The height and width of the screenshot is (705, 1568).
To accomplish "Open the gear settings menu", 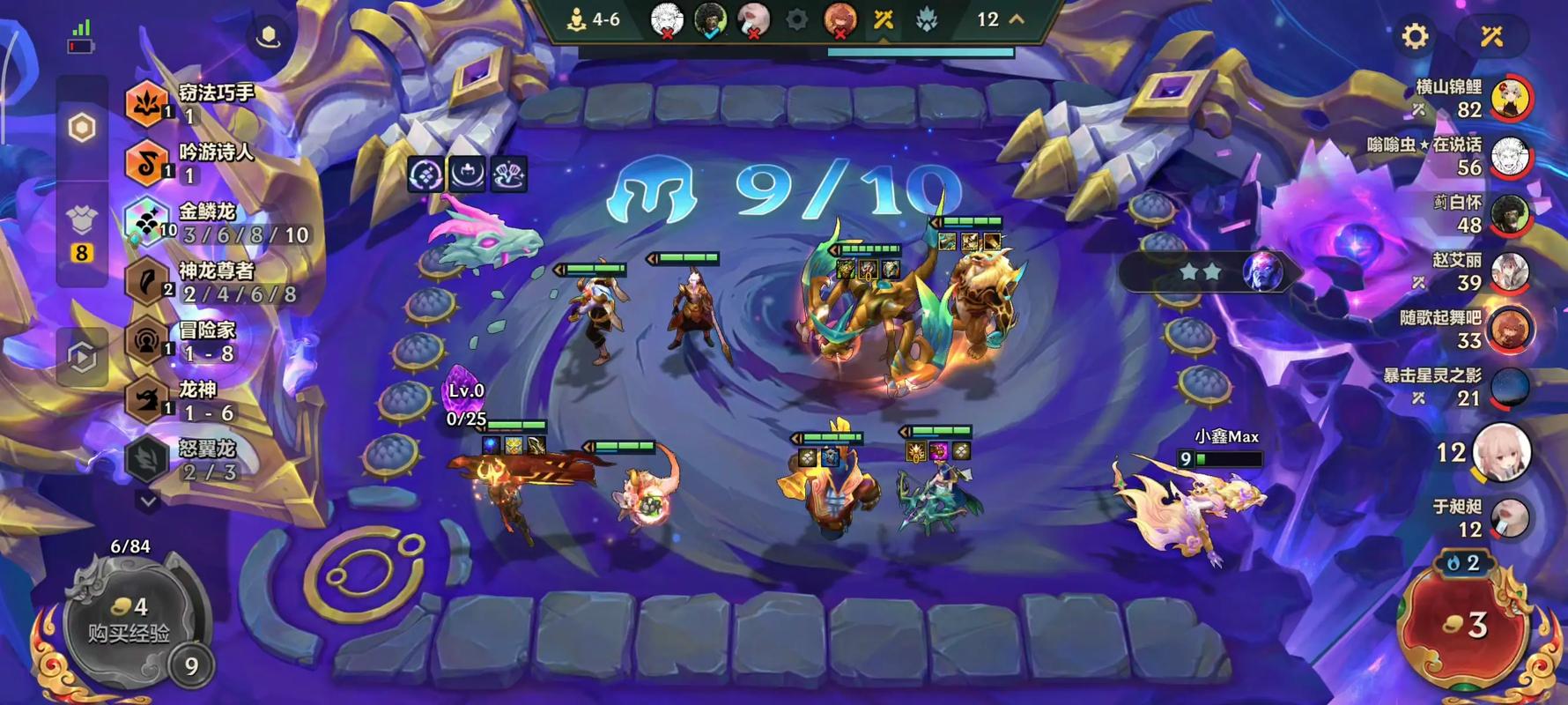I will click(x=1415, y=36).
